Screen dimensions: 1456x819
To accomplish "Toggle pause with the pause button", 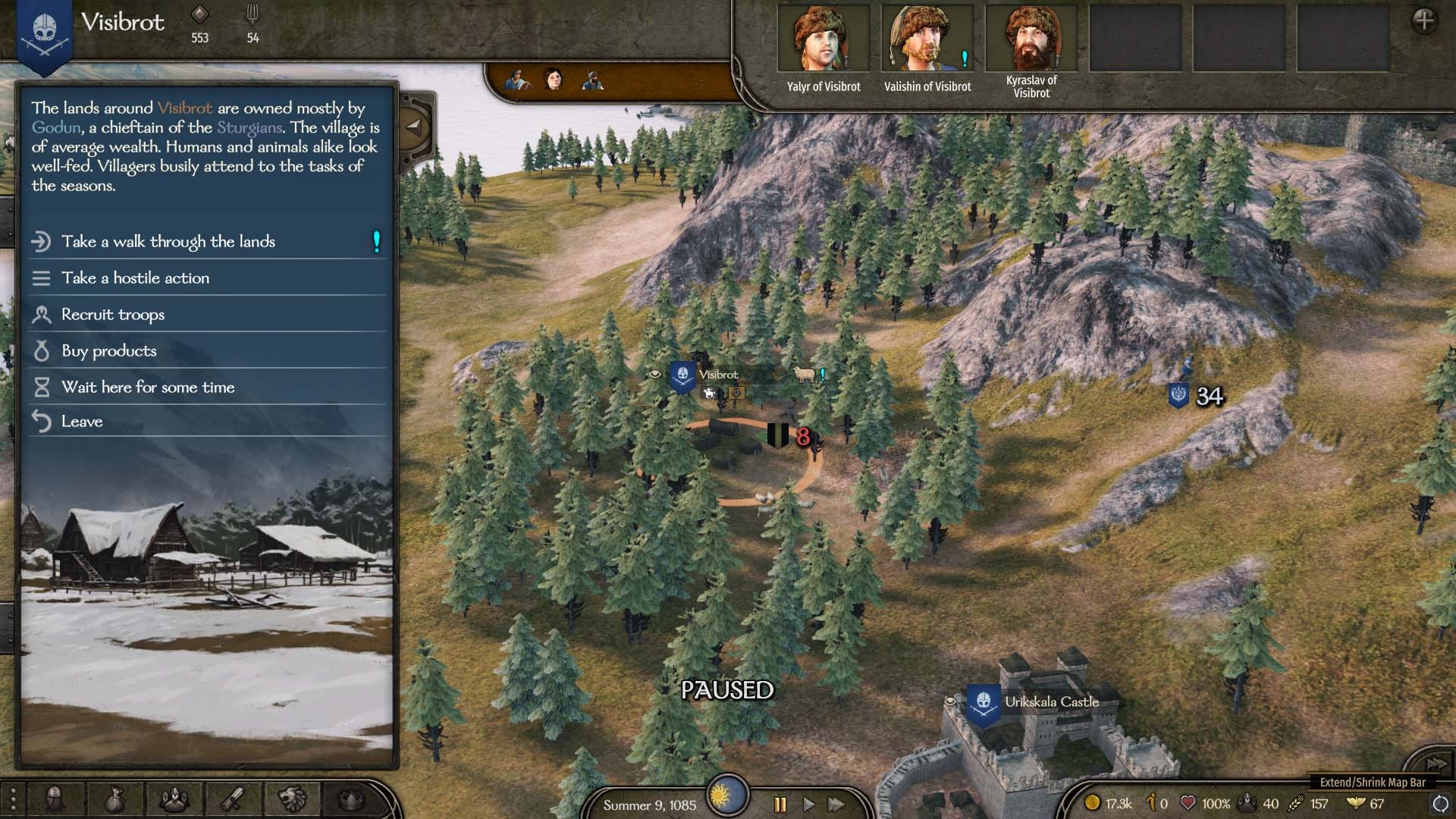I will pos(780,806).
